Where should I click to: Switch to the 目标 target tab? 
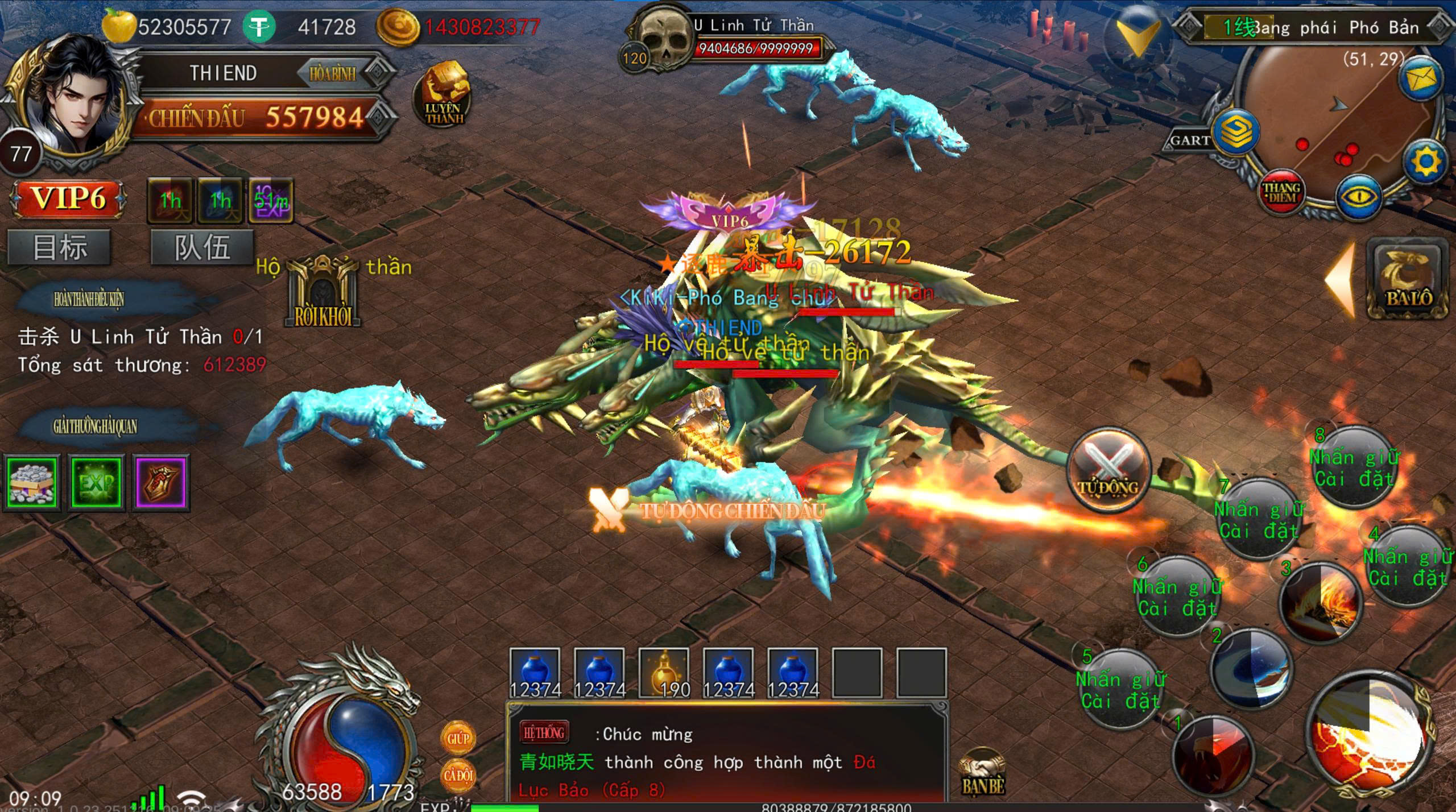[59, 247]
